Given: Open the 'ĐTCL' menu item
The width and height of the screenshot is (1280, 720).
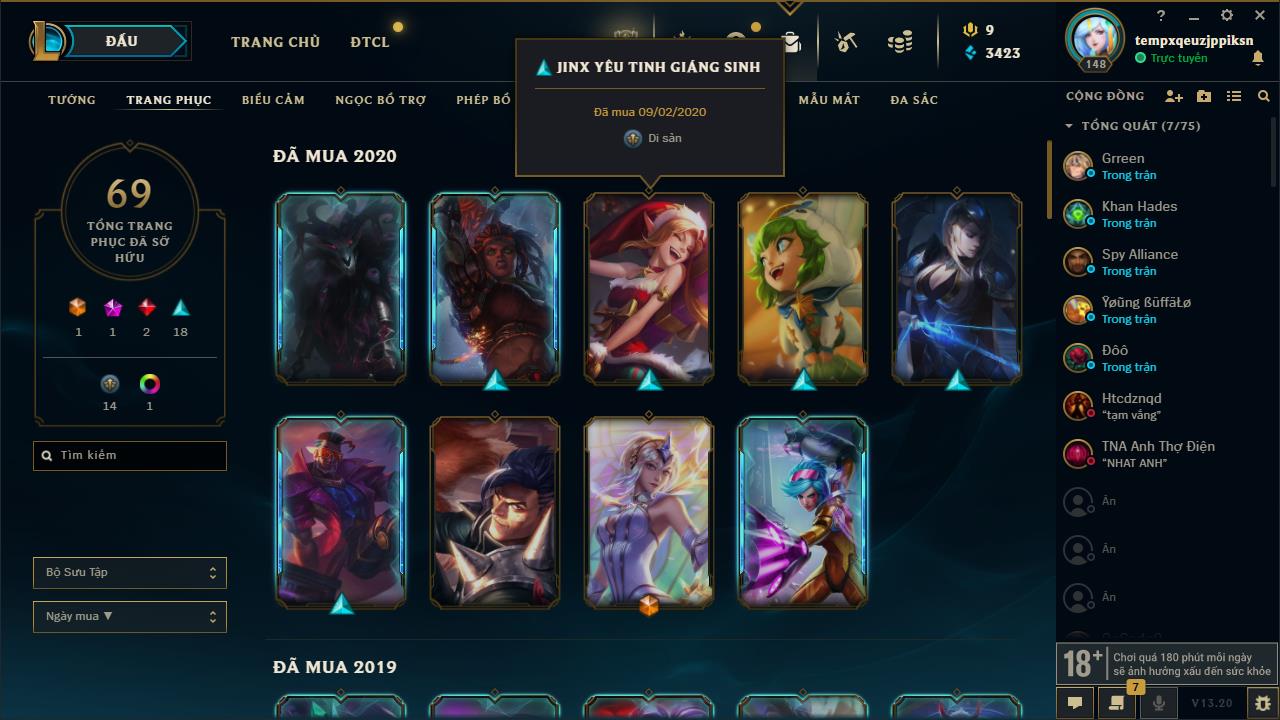Looking at the screenshot, I should point(369,42).
